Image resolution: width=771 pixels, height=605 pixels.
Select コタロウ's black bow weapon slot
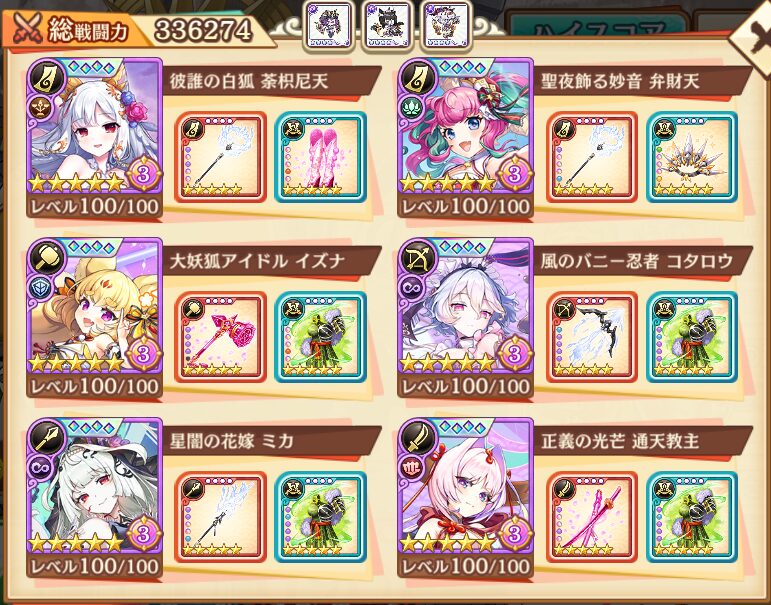click(591, 336)
